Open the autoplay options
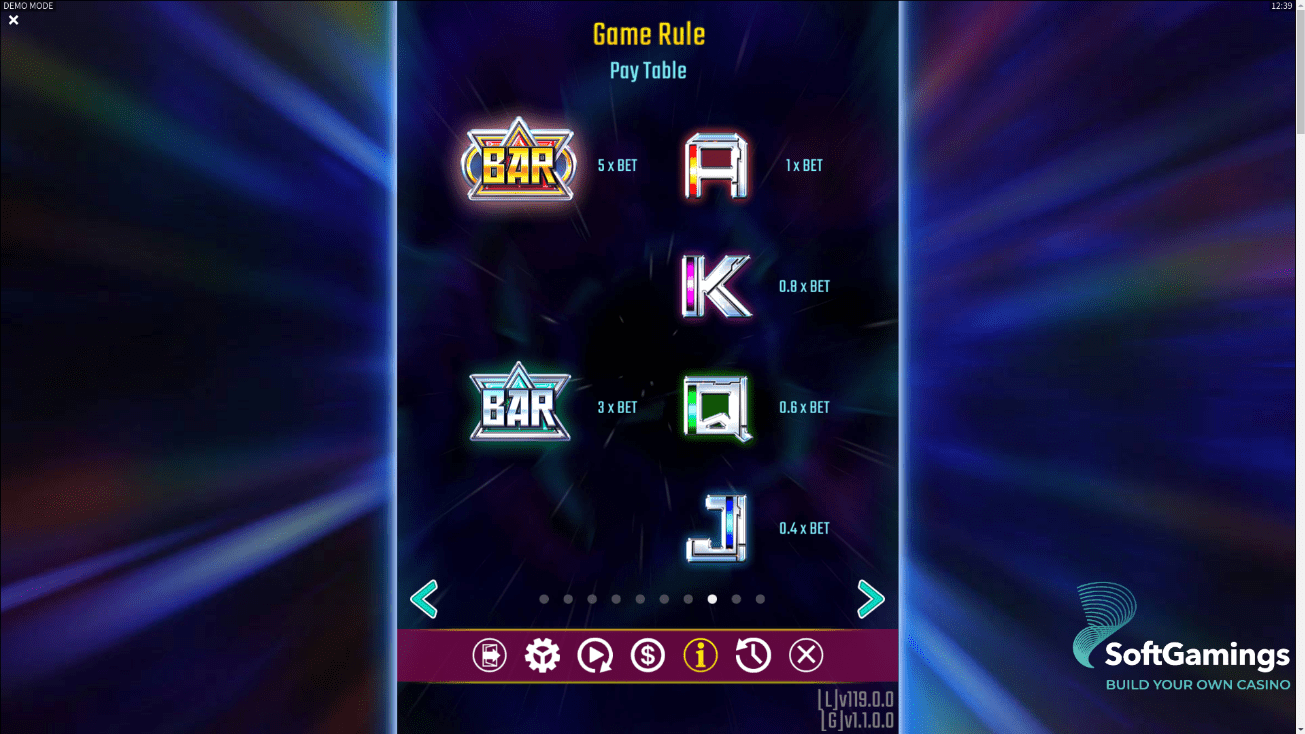 pos(595,655)
